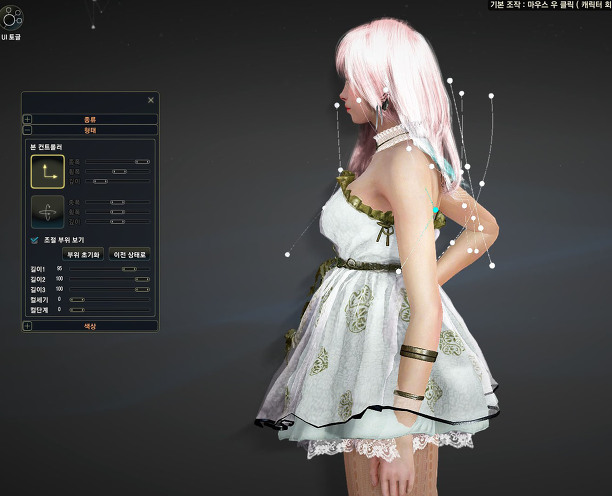Toggle the UI with the UI 토글 icon
Screen dimensions: 612x496
tap(12, 21)
